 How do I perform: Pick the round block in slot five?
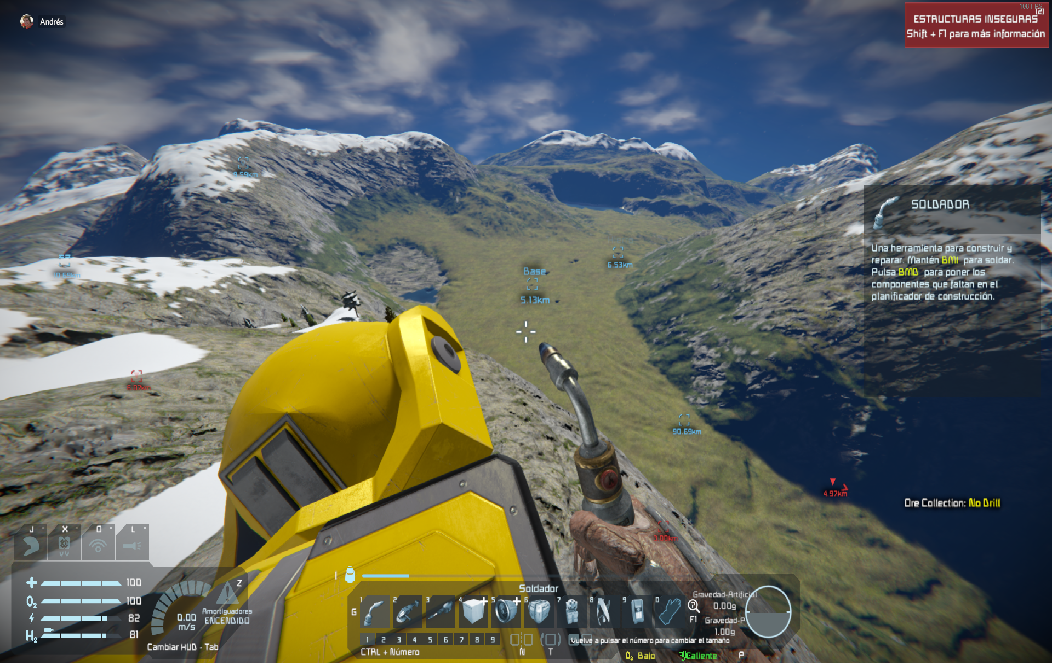tap(506, 611)
